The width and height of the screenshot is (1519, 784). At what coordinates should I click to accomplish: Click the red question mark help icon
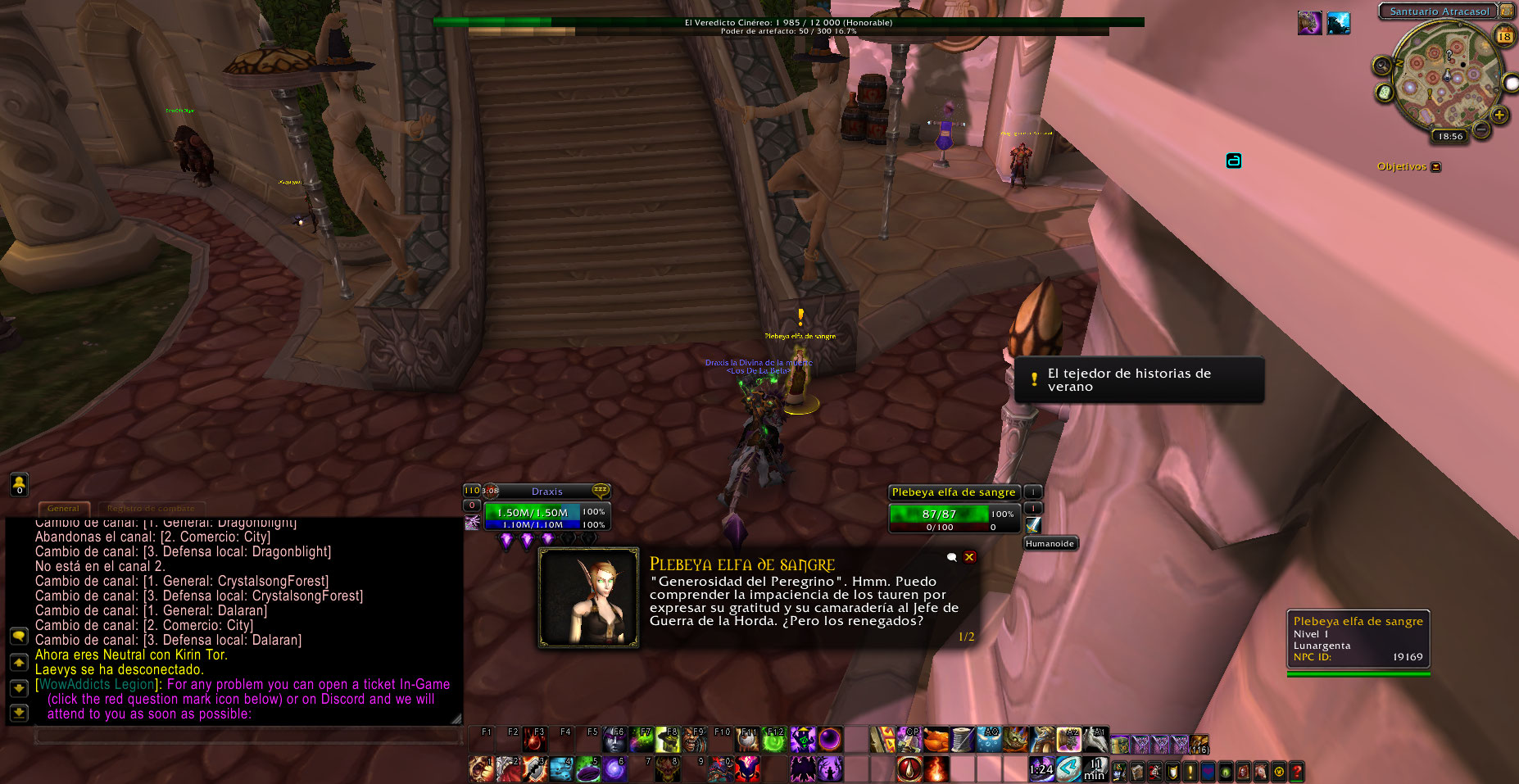click(x=1296, y=771)
